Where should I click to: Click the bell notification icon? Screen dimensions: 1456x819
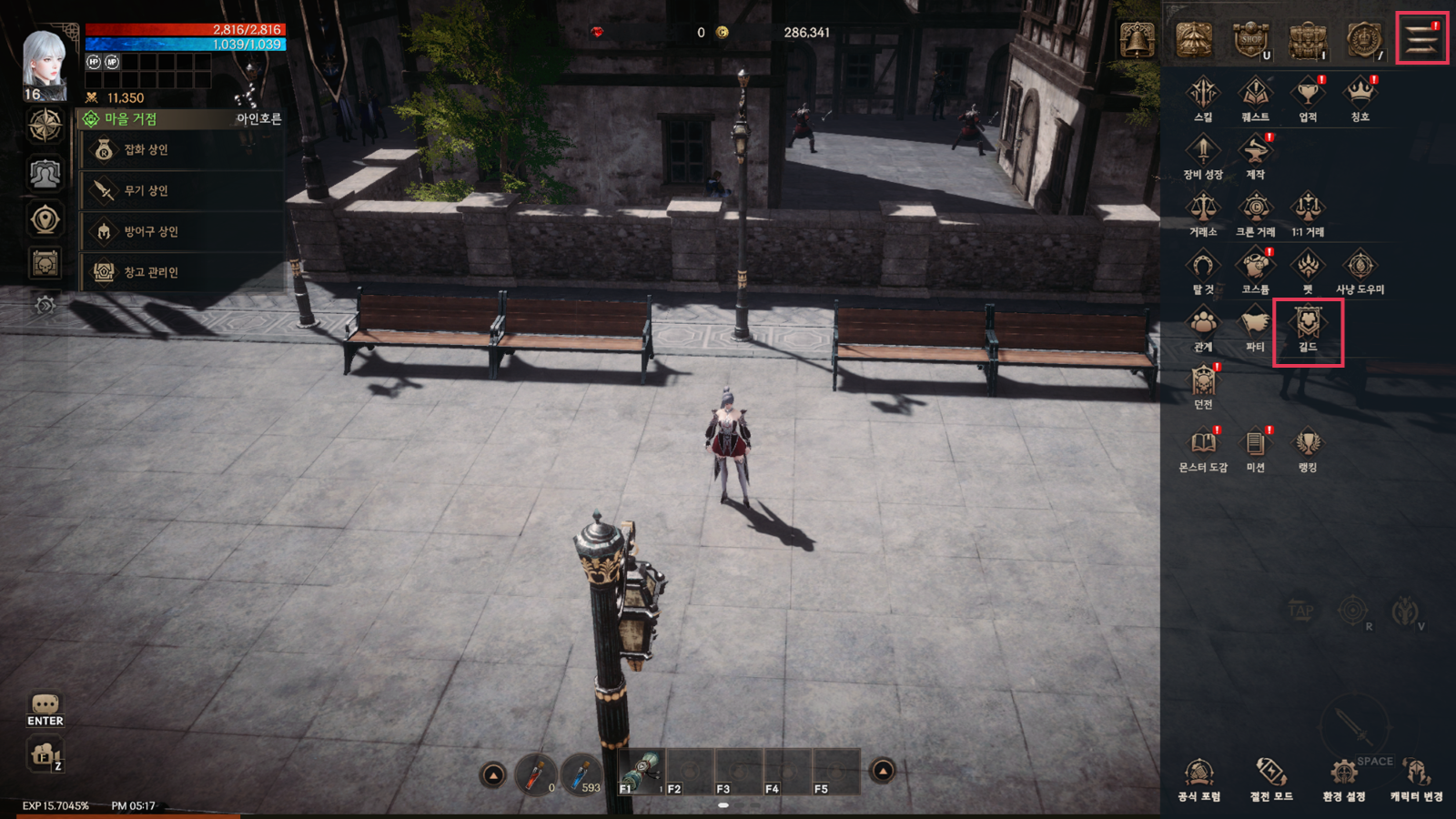point(1137,40)
